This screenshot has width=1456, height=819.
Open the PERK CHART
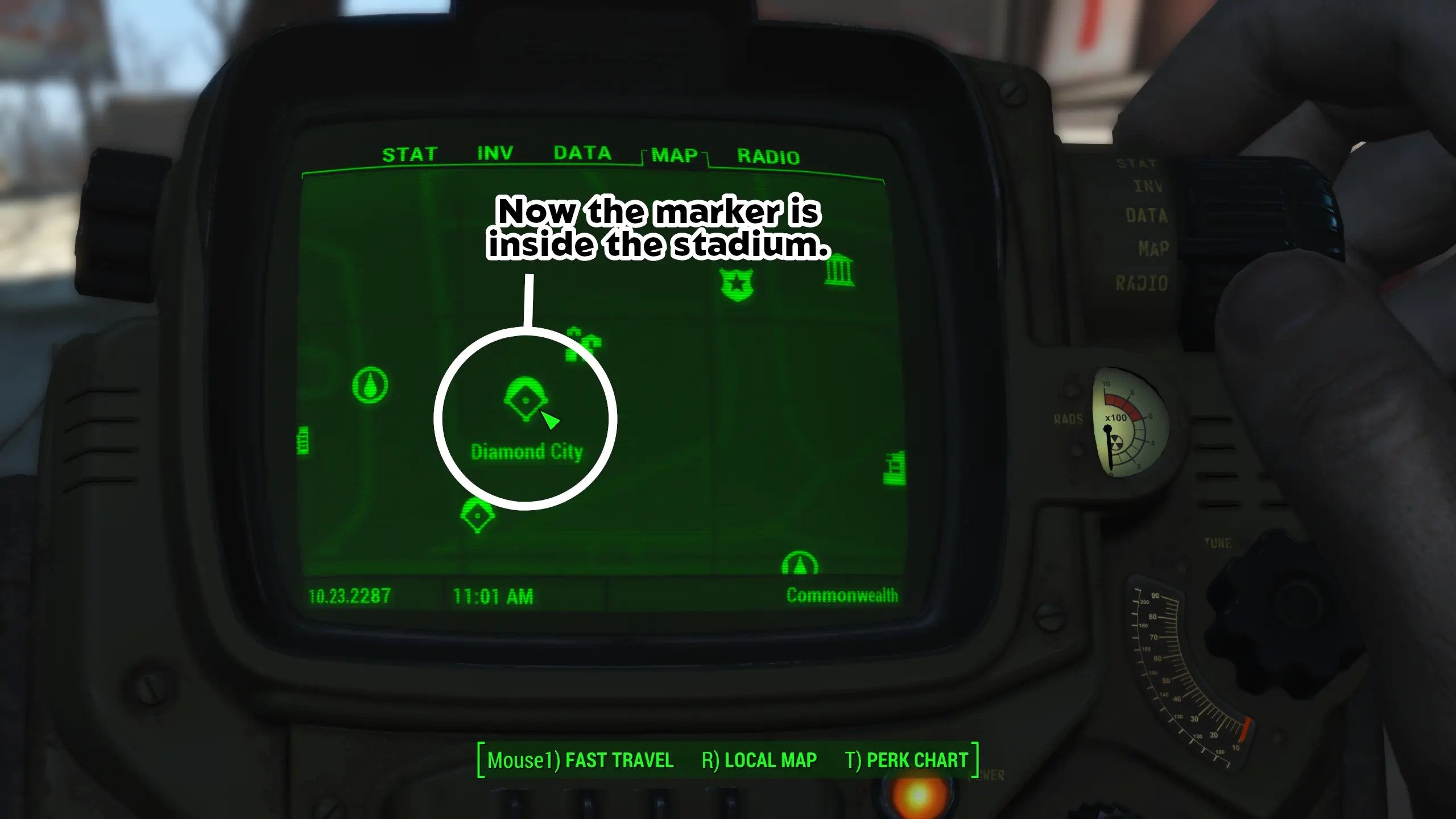click(x=906, y=760)
